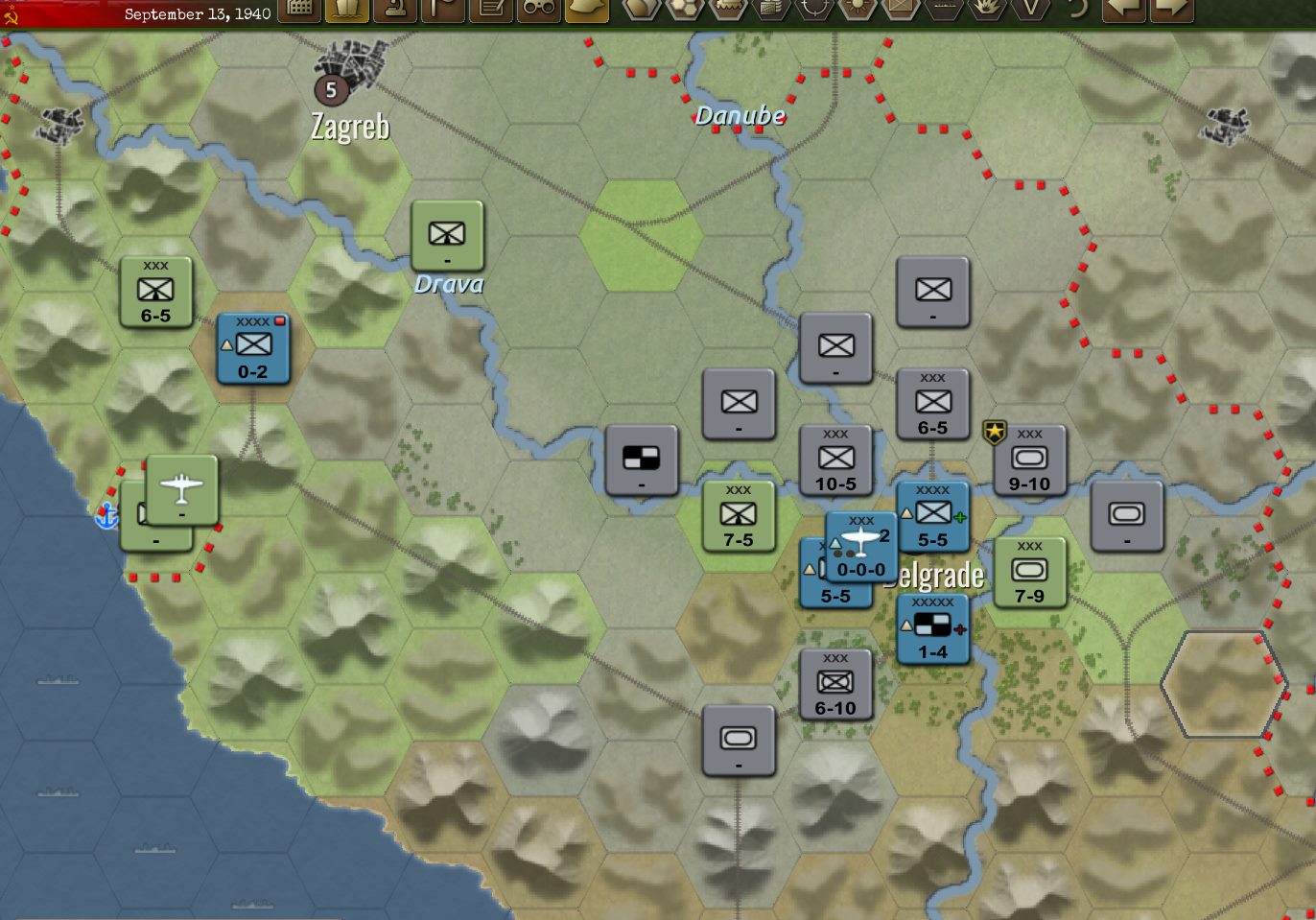The width and height of the screenshot is (1316, 920).
Task: Click the sun weather display icon
Action: click(858, 12)
